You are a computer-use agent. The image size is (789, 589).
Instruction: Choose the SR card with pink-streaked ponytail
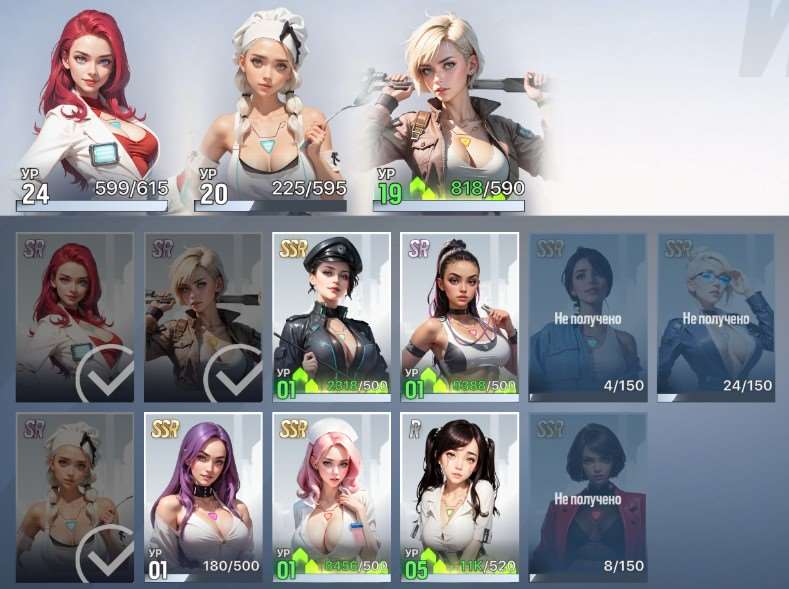coord(459,317)
